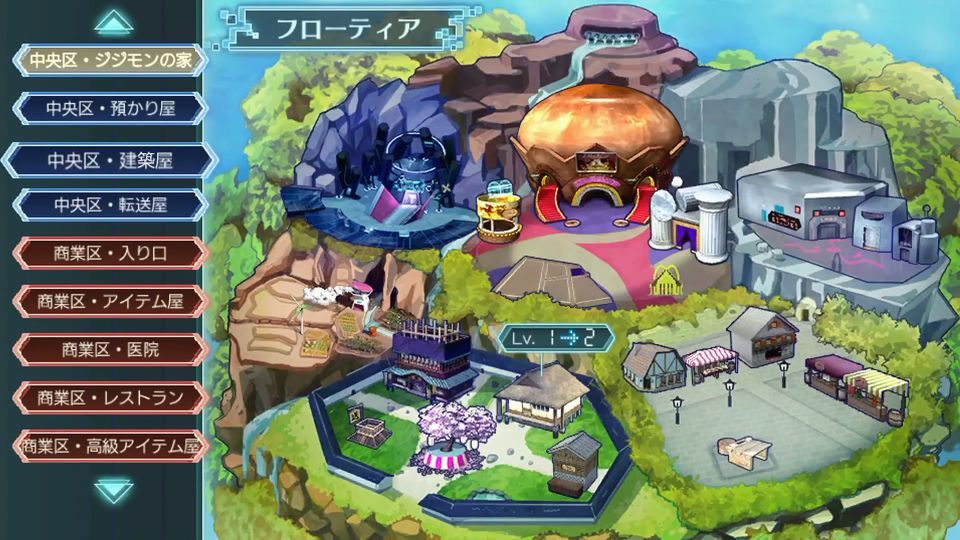Open 商業区・高級アイテム屋 entry

tap(110, 445)
